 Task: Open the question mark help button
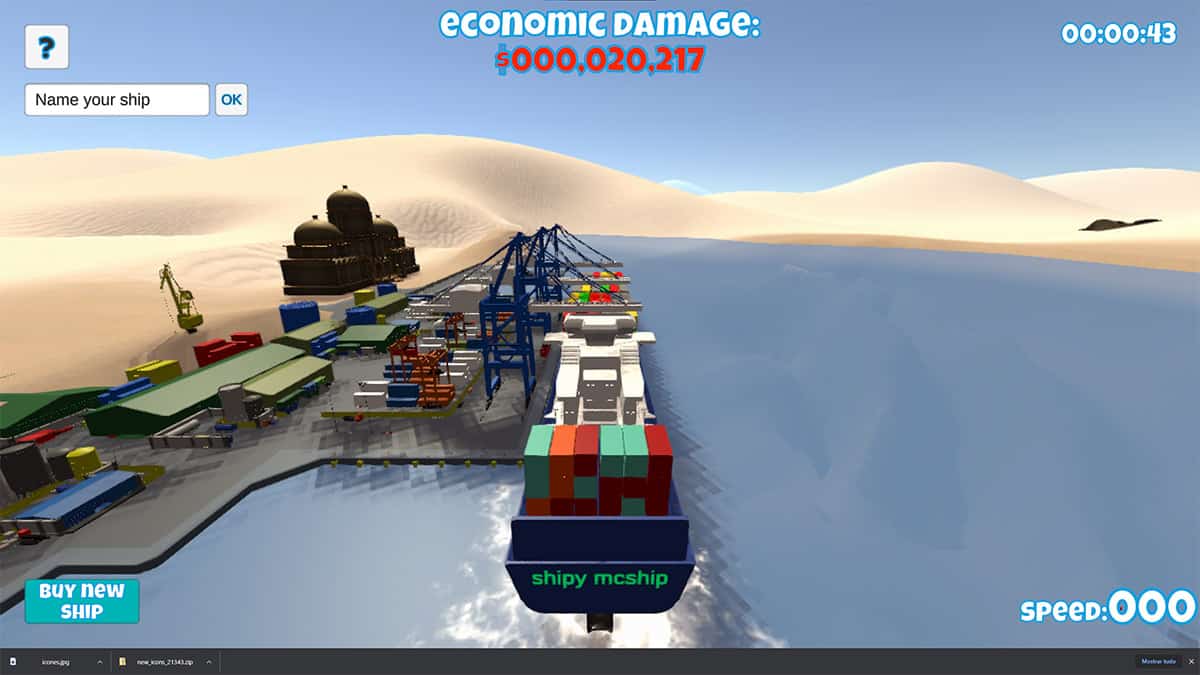point(46,47)
